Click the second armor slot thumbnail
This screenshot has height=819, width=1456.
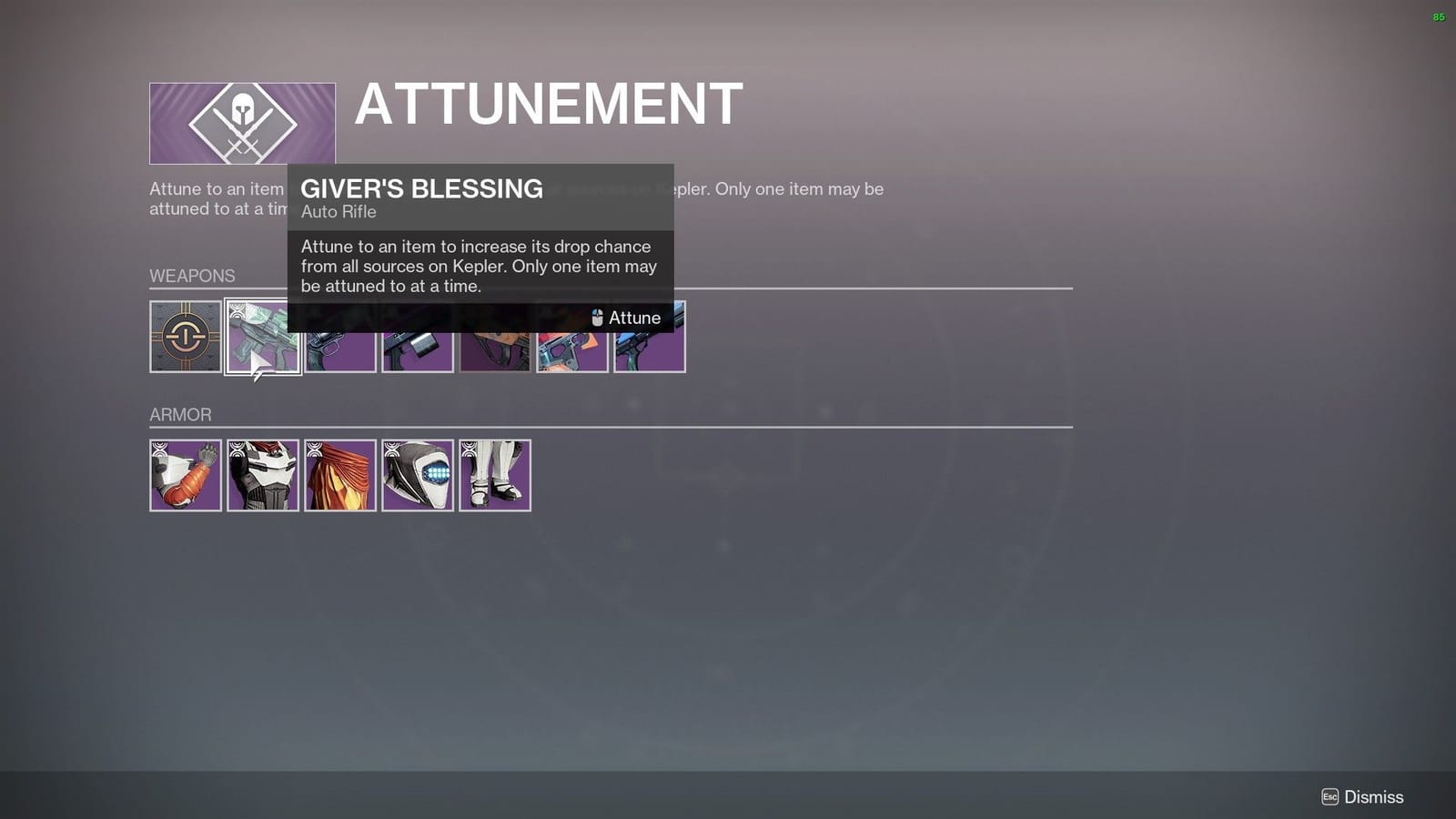262,475
